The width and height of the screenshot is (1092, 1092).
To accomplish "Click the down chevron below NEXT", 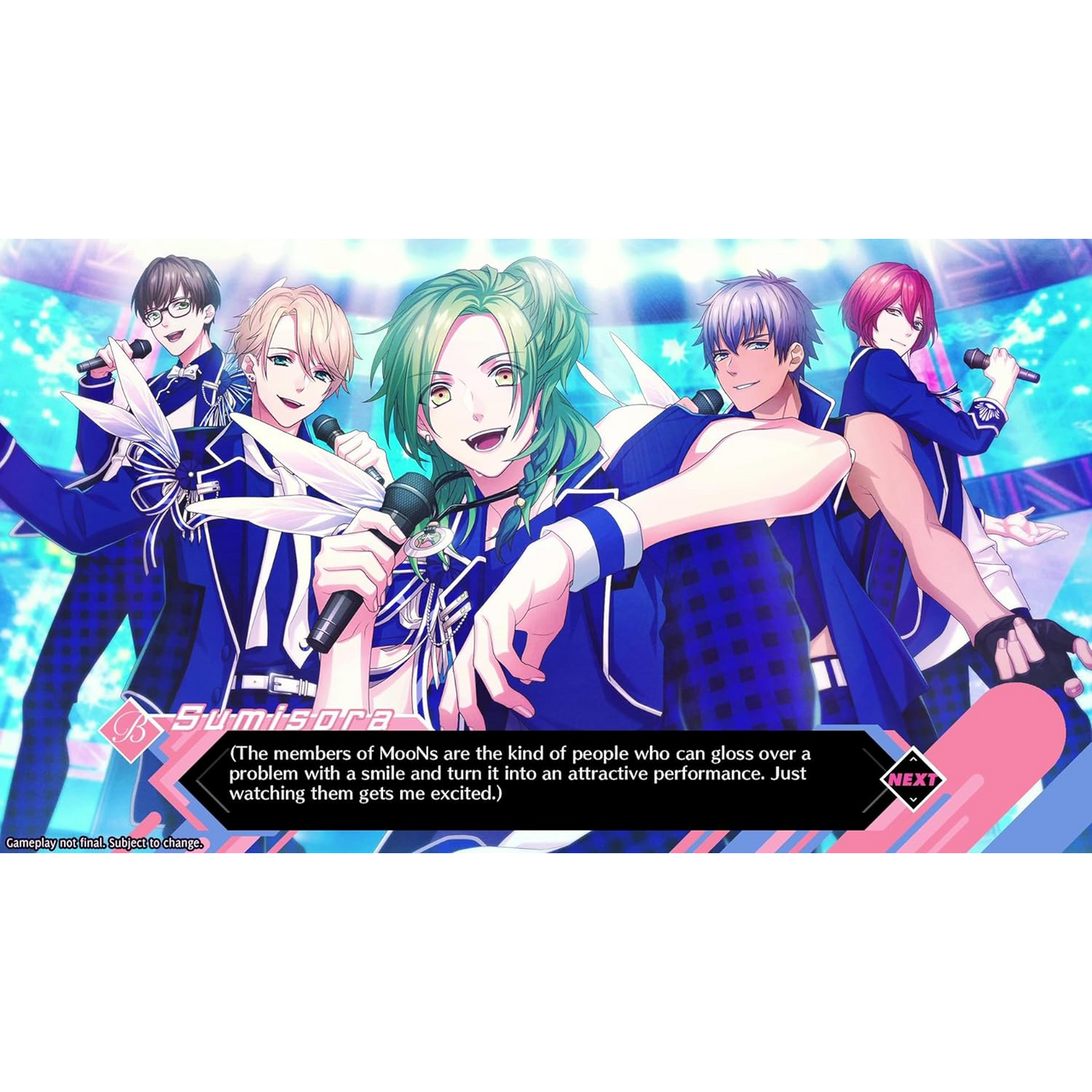I will (915, 800).
